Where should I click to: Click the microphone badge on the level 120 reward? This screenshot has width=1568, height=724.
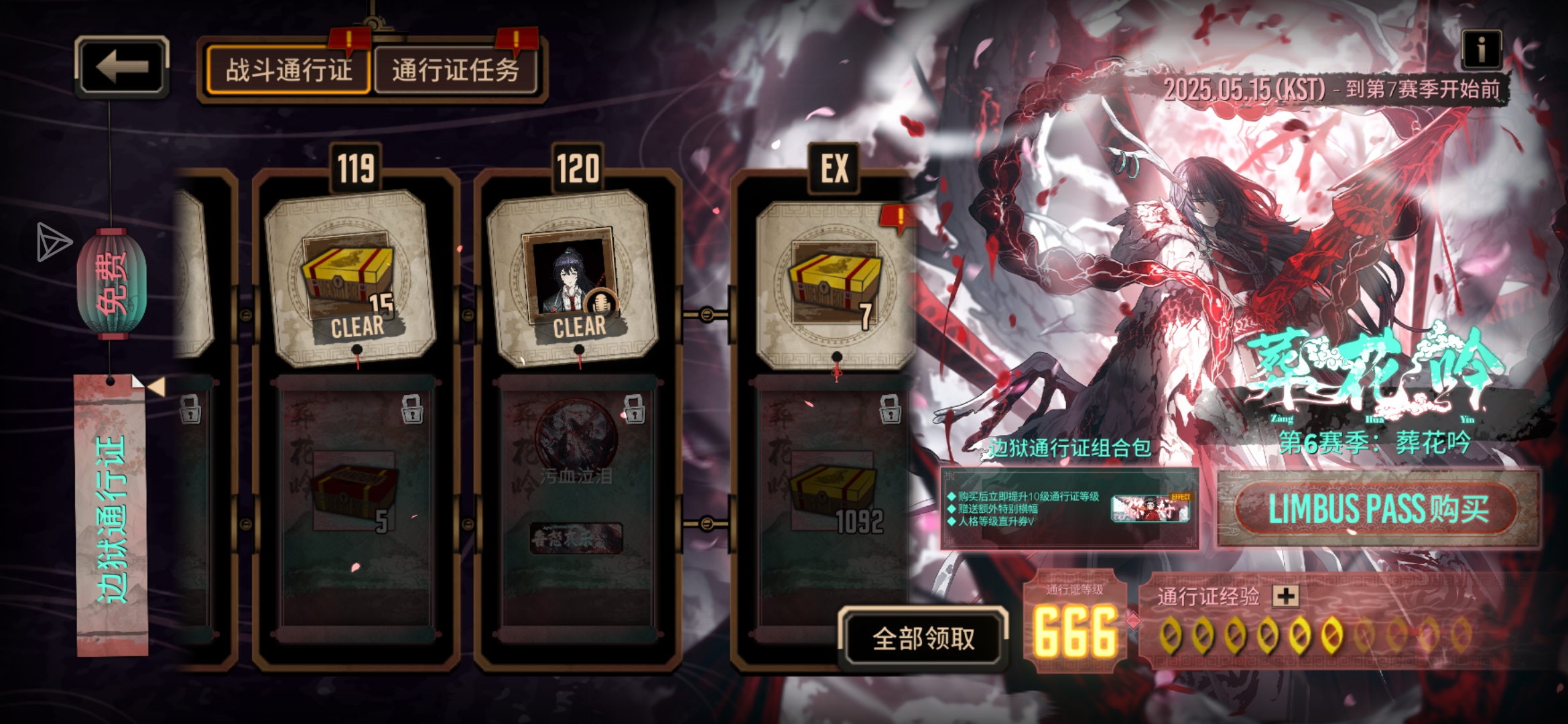point(603,303)
